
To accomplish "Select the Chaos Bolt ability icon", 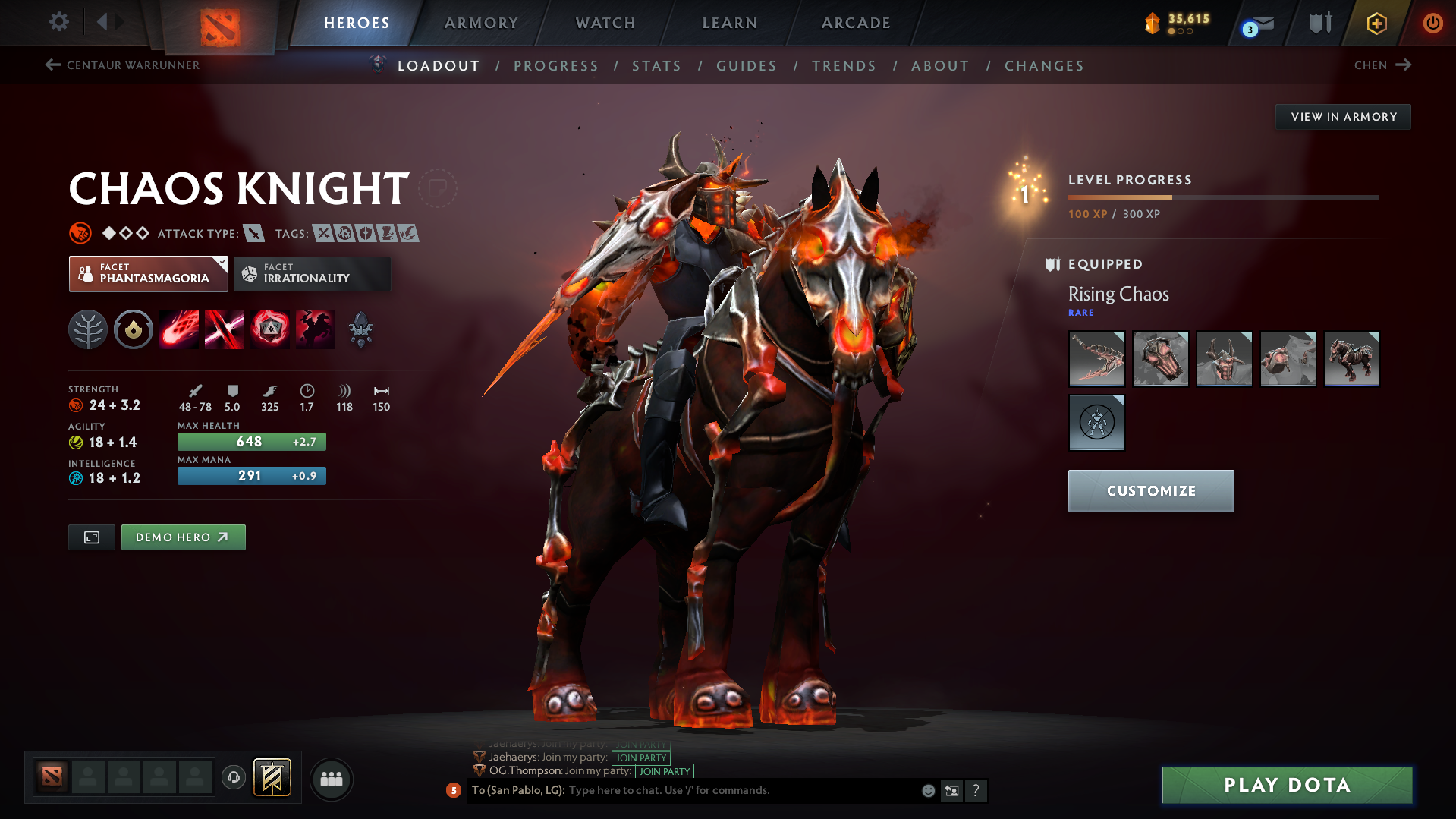I will coord(179,329).
